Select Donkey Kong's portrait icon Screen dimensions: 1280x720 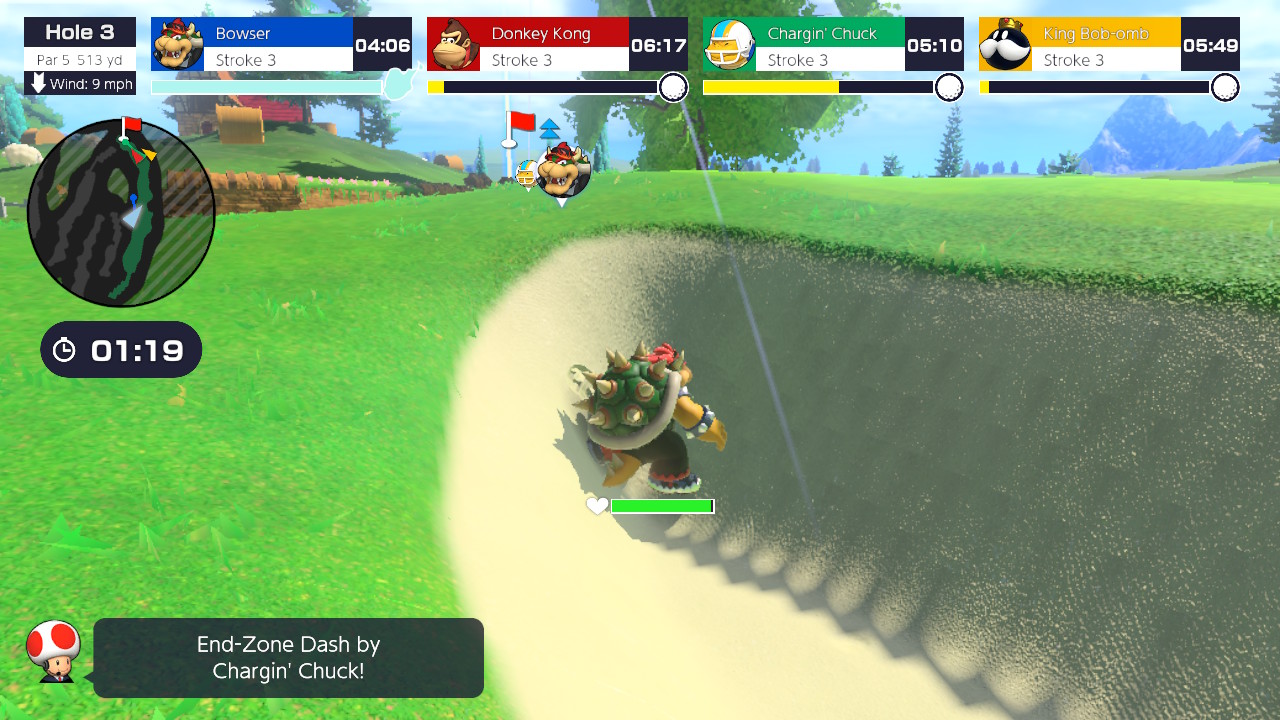click(x=453, y=44)
